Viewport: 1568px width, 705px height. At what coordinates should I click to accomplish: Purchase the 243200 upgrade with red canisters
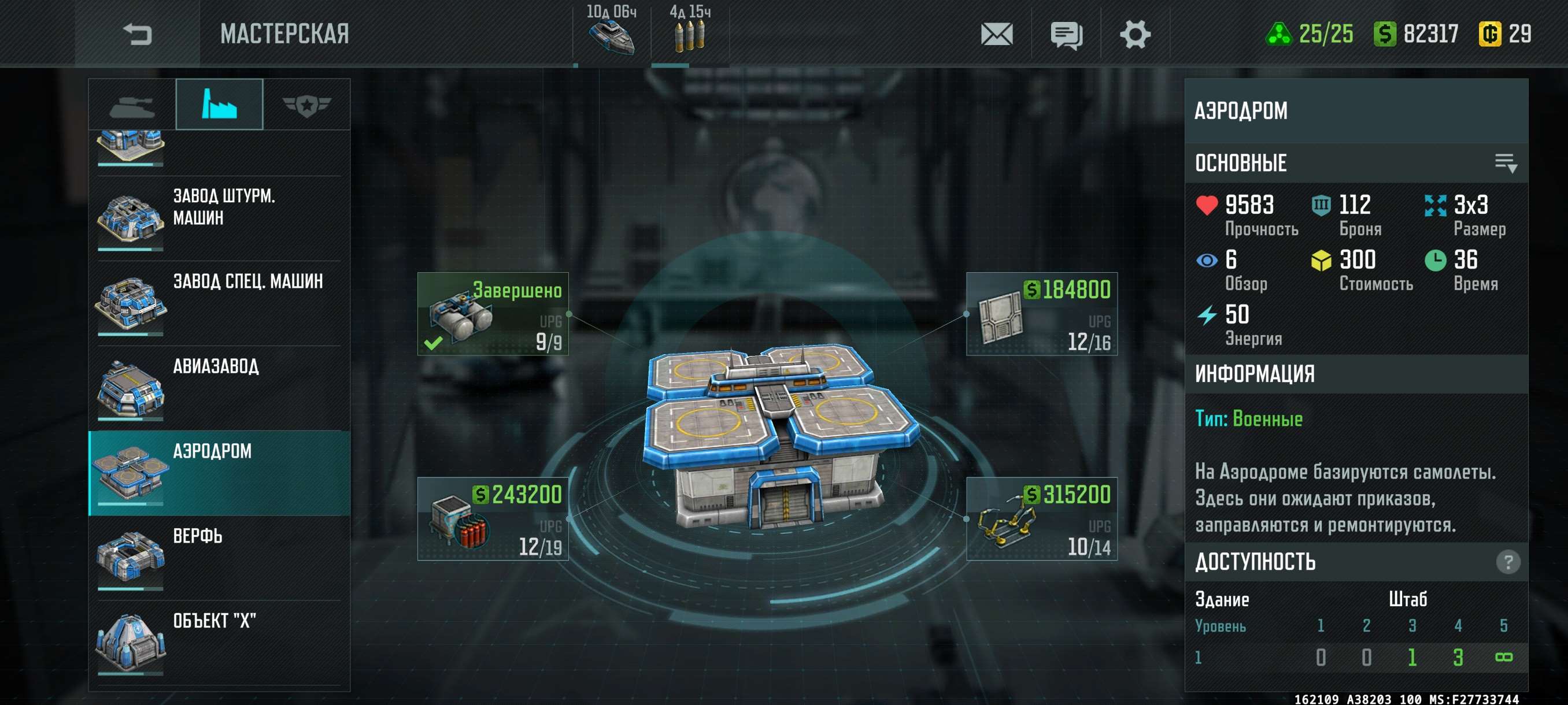(x=493, y=519)
